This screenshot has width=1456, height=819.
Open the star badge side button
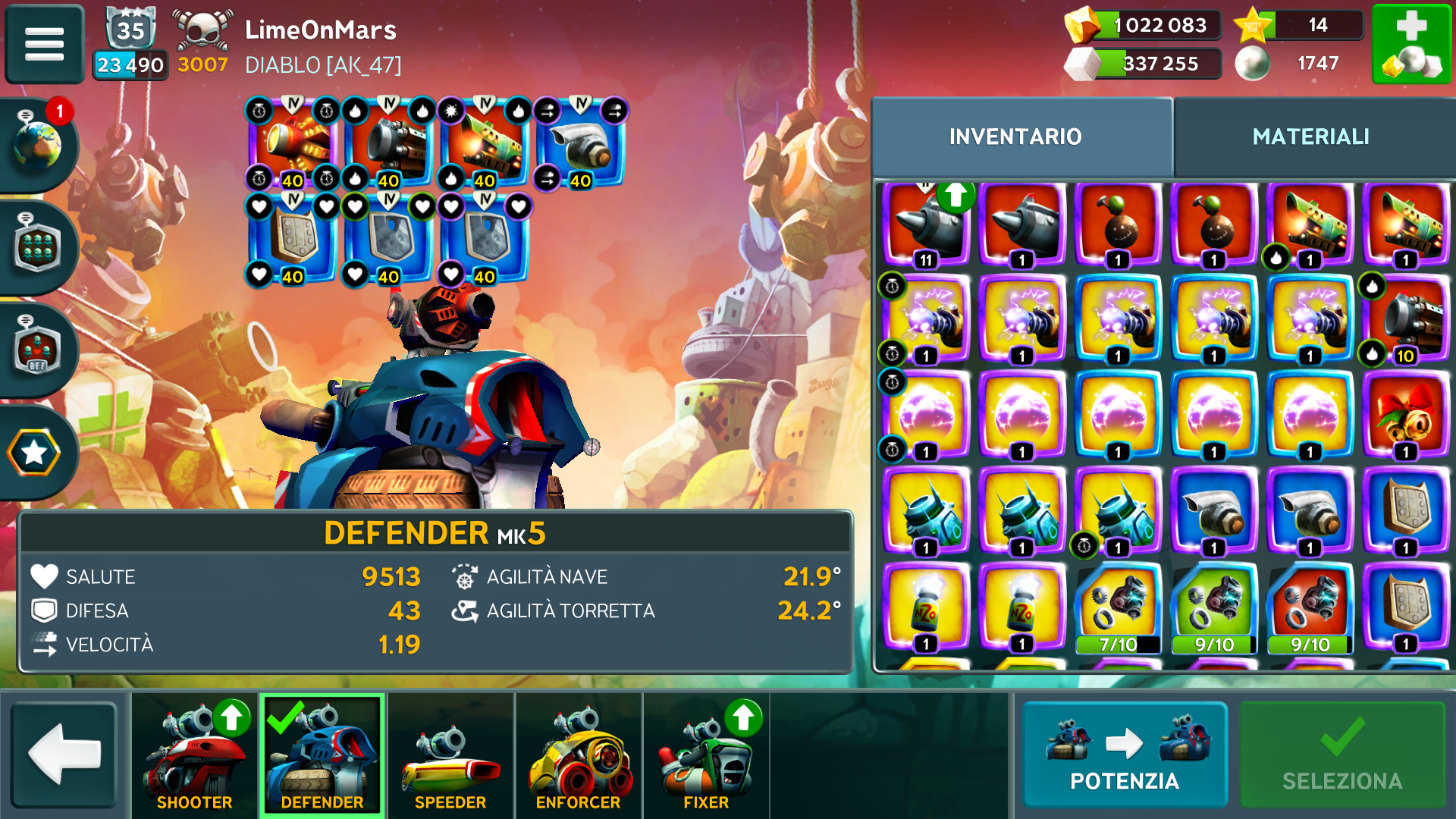pyautogui.click(x=34, y=453)
